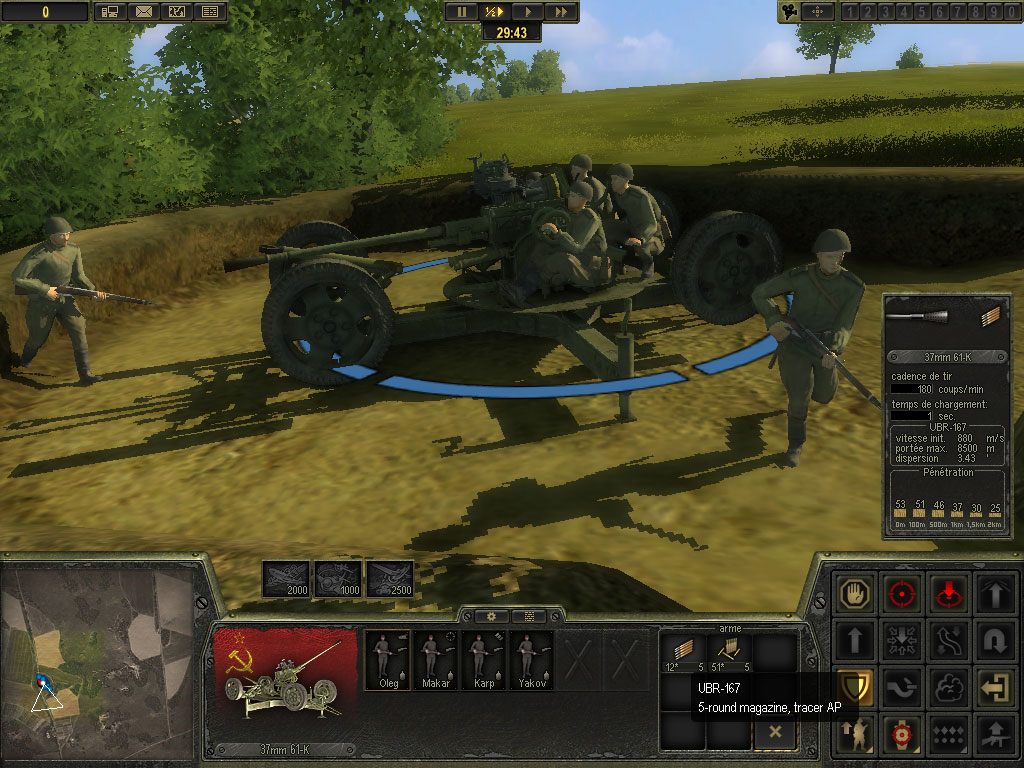Click the exit arrow dismount command
This screenshot has width=1024, height=768.
tap(994, 687)
